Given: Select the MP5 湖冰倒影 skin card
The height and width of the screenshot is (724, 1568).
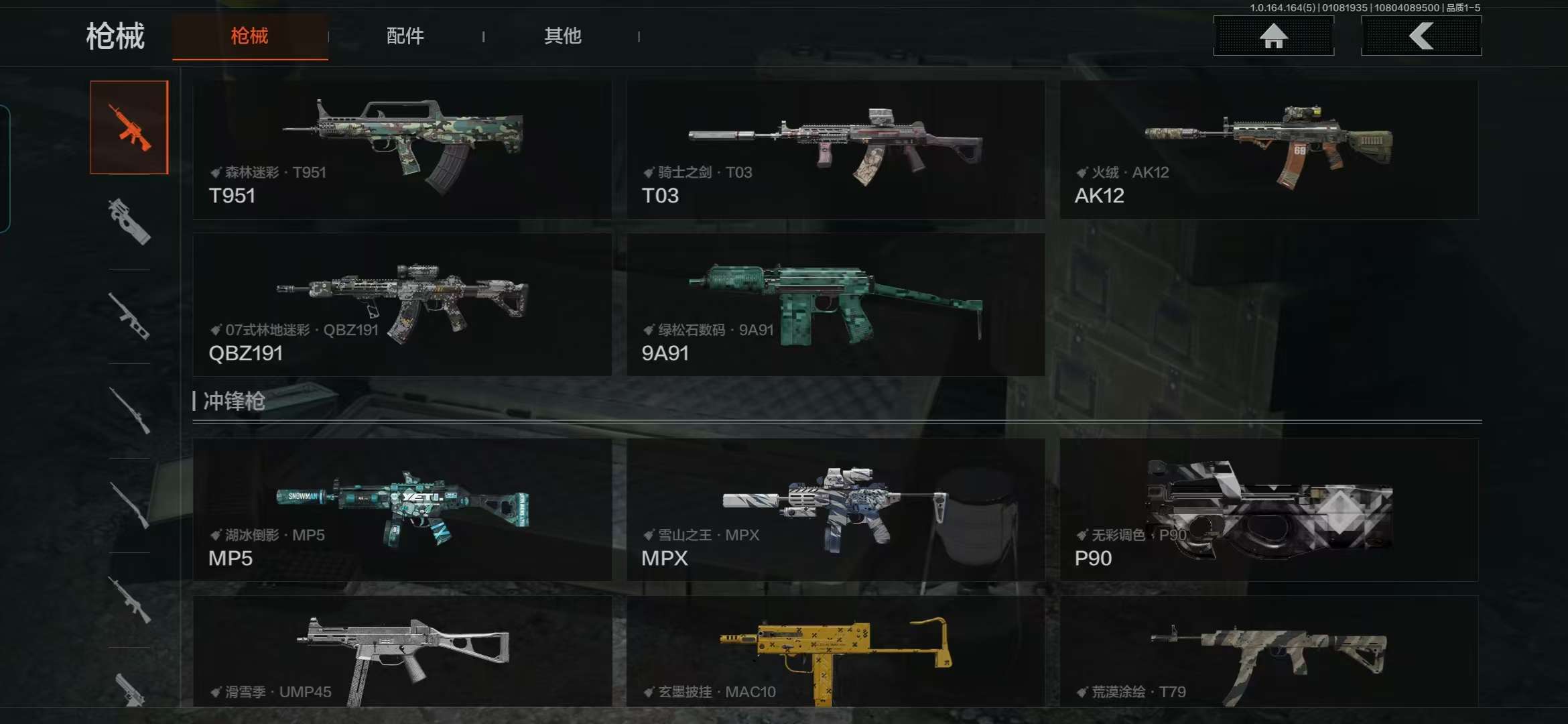Looking at the screenshot, I should click(x=402, y=513).
